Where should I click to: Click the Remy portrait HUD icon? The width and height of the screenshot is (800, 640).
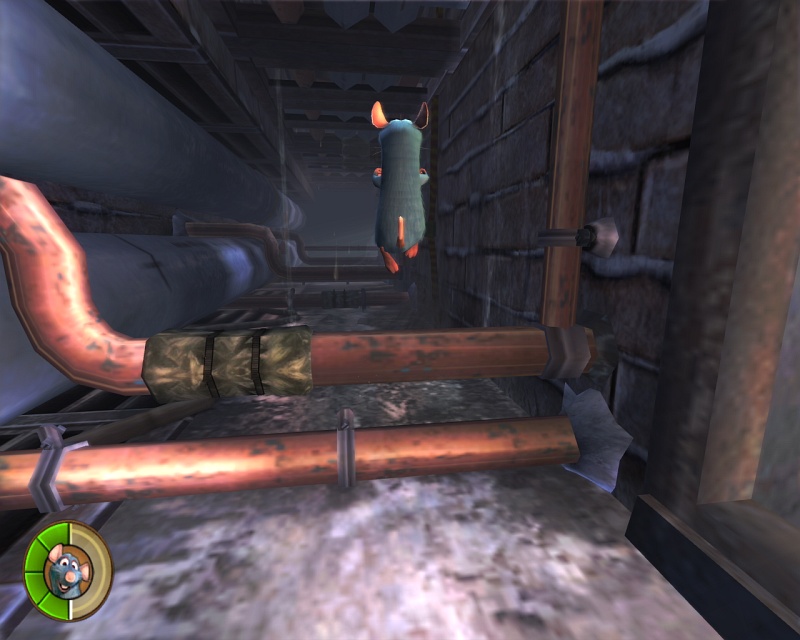[68, 572]
